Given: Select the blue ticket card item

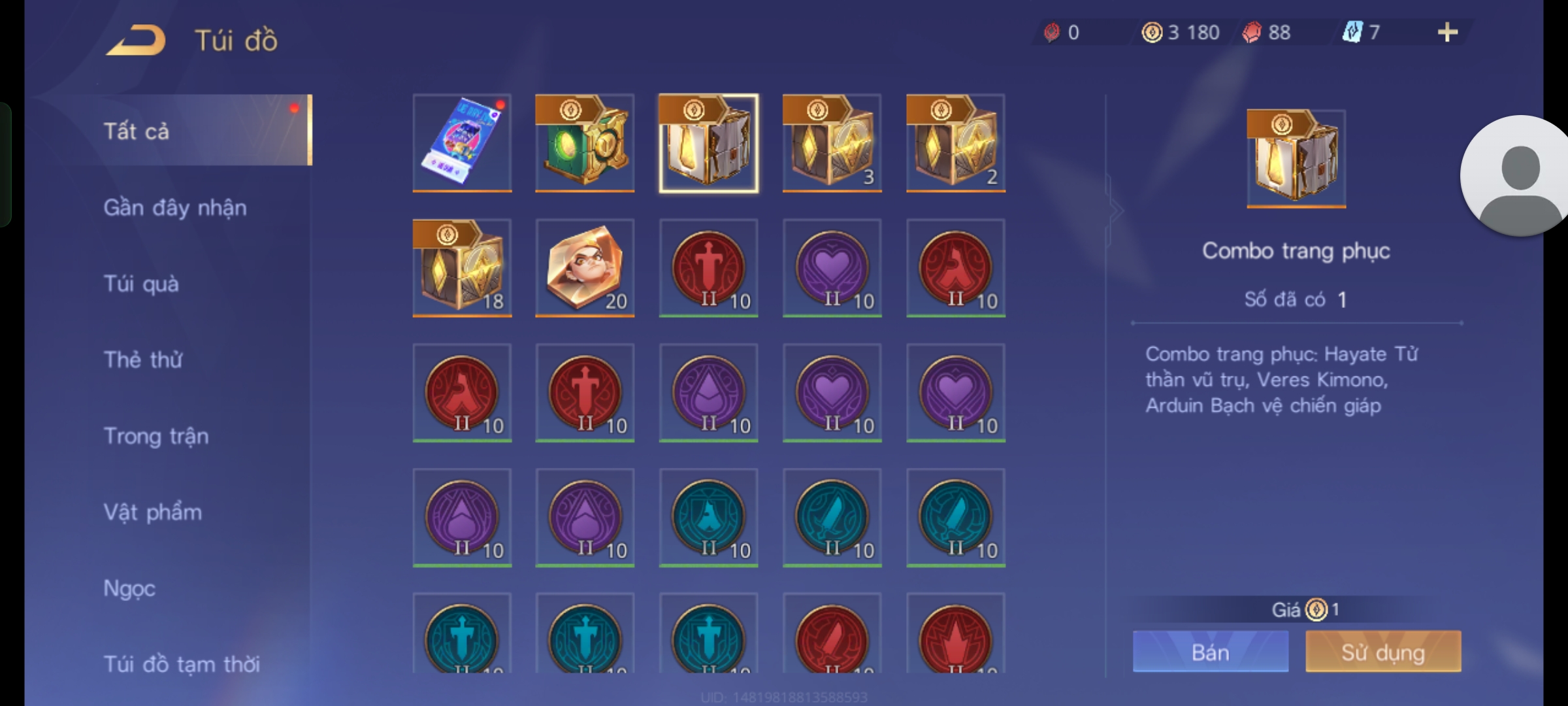Looking at the screenshot, I should point(462,143).
